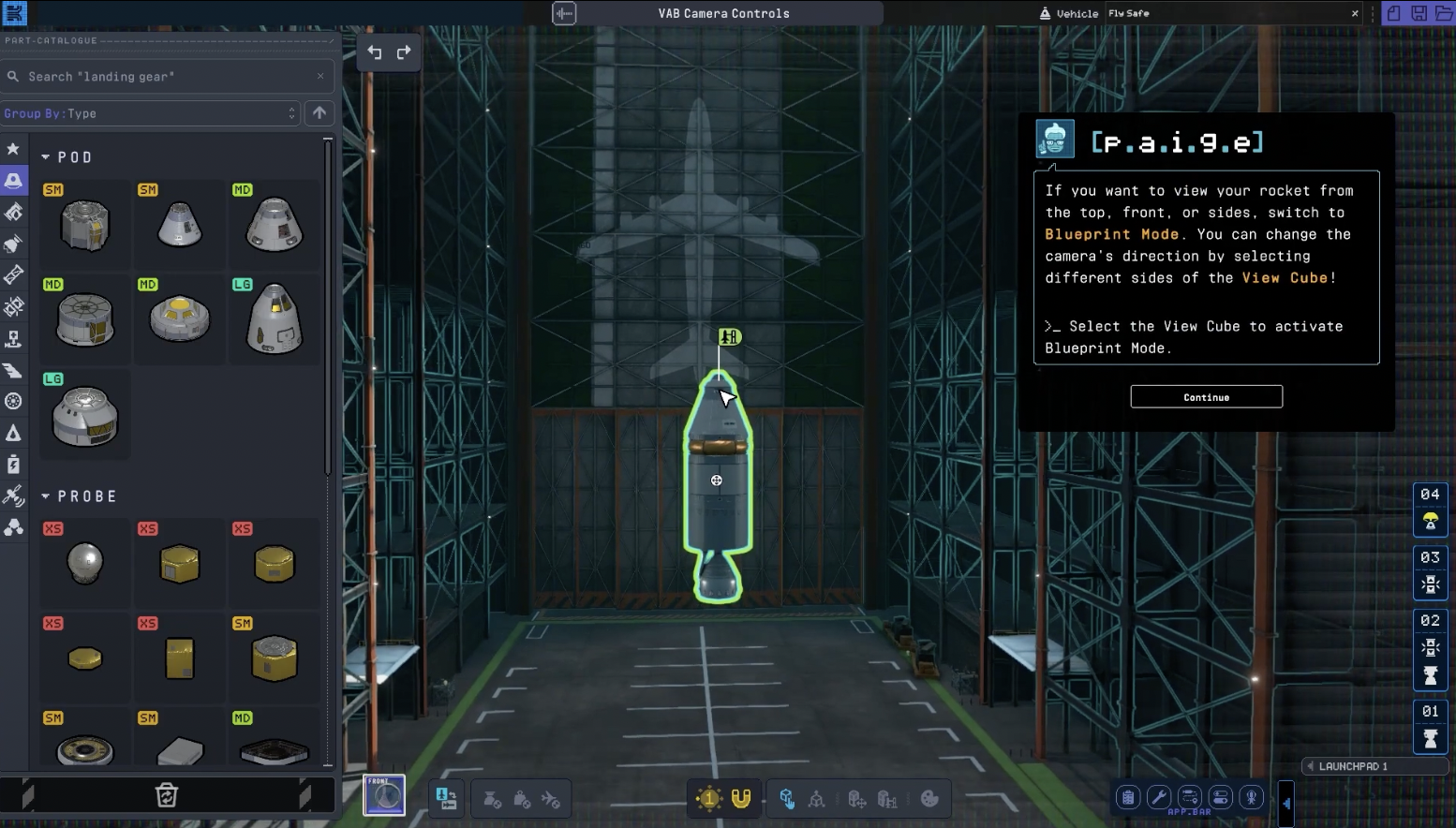The height and width of the screenshot is (828, 1456).
Task: Continue the P.A.I.G.E. tutorial dialogue
Action: 1206,397
